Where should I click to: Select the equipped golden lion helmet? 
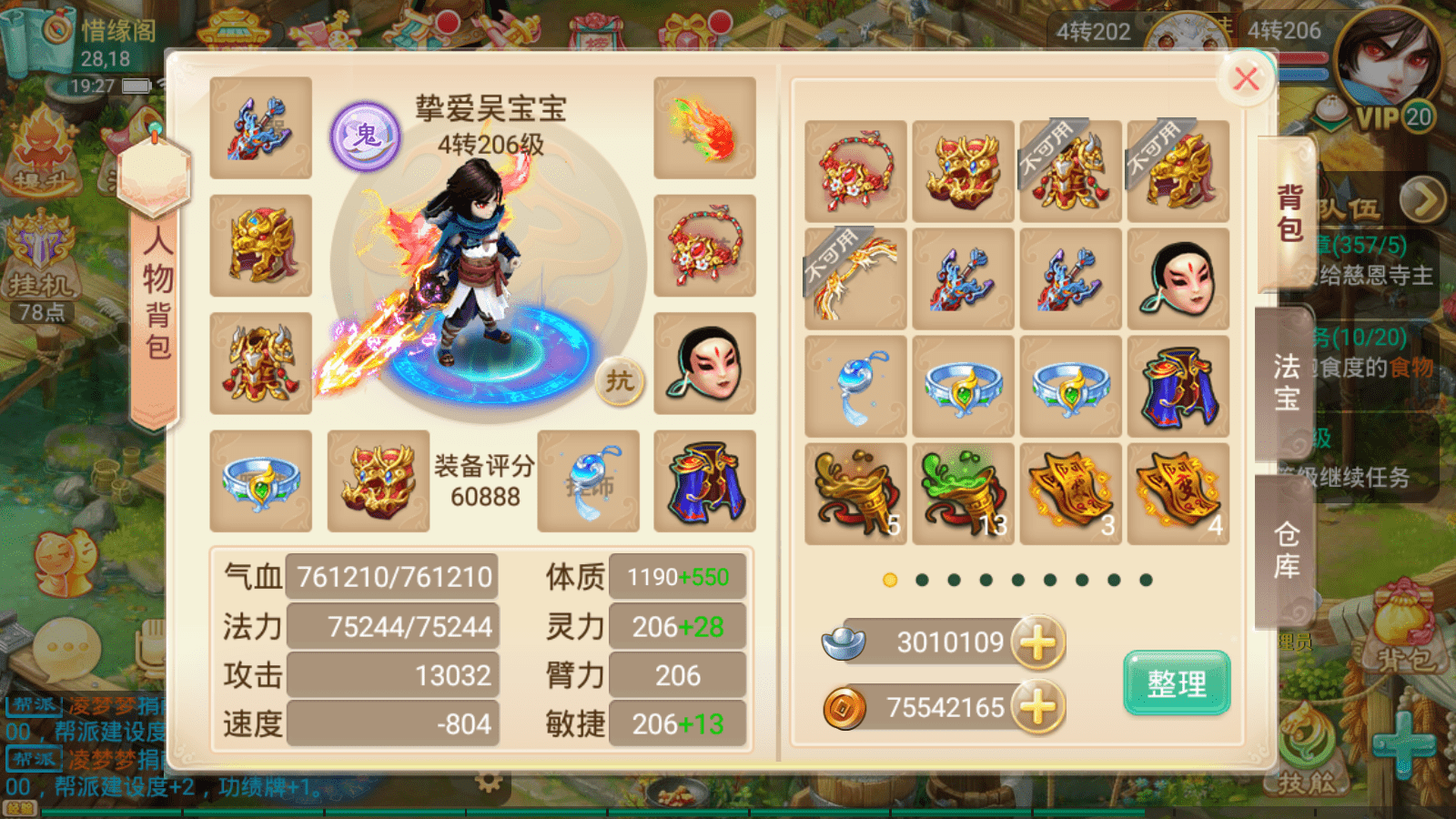tap(261, 246)
